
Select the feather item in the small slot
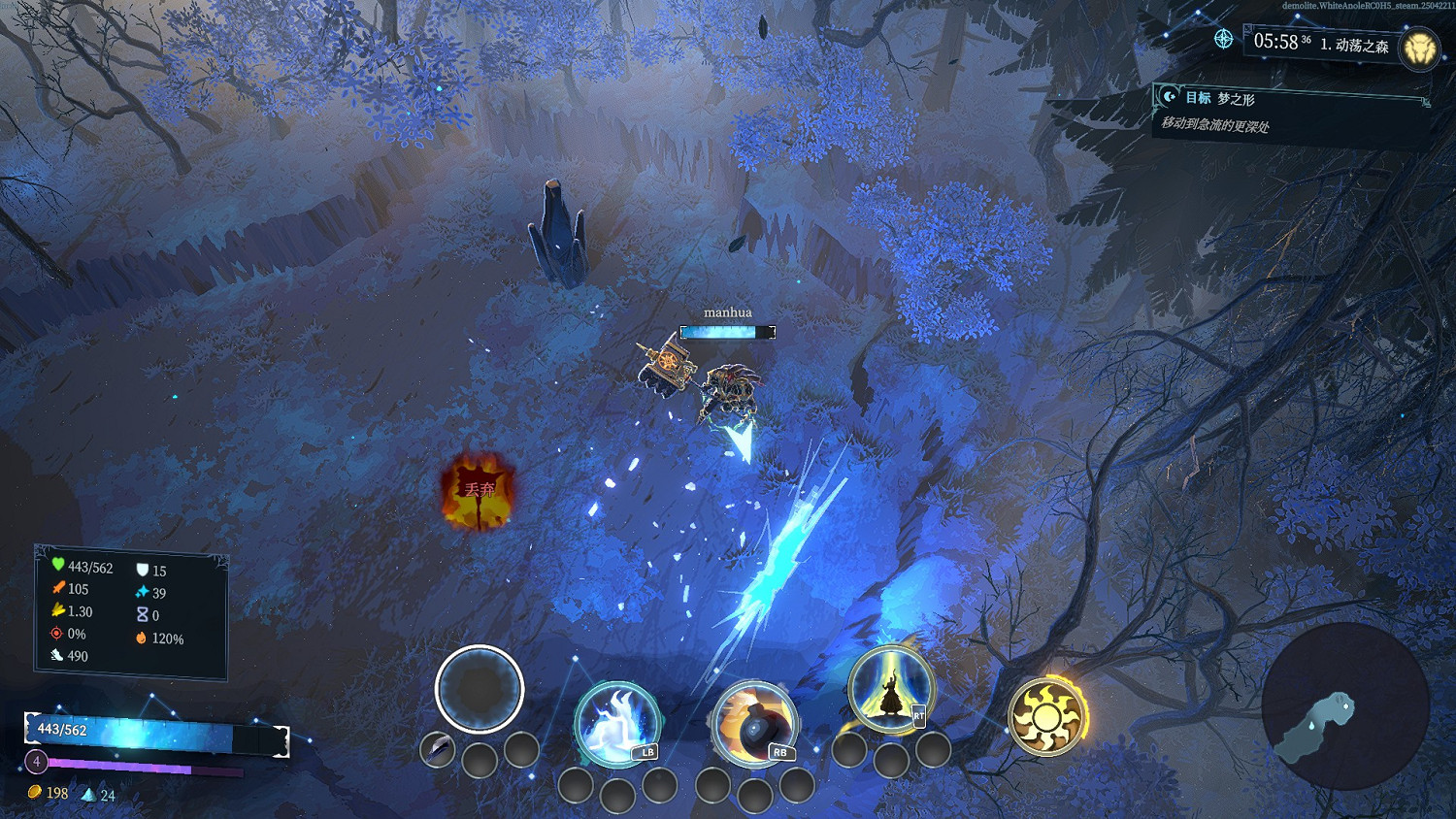click(436, 749)
